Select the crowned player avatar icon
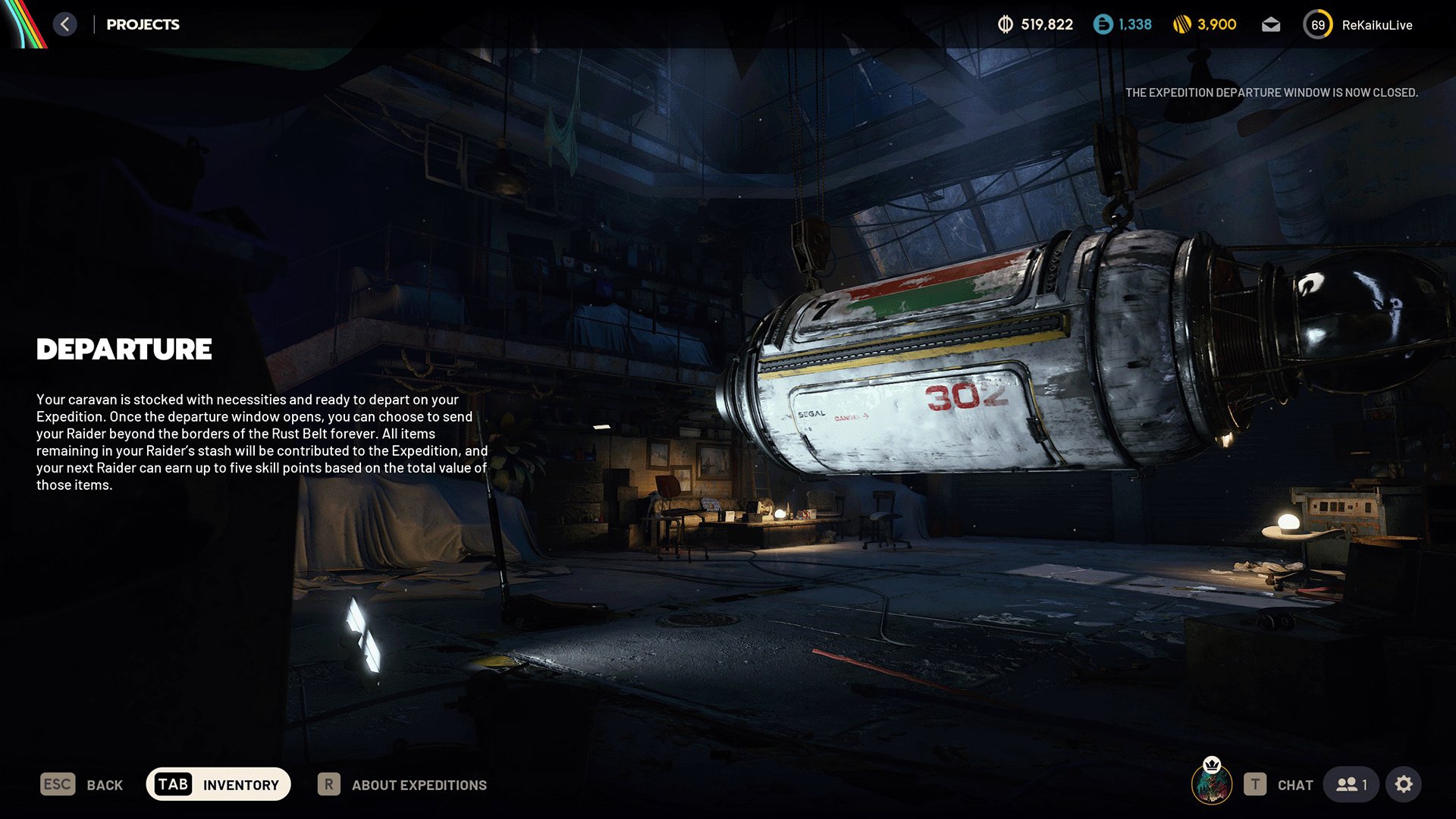Screen dimensions: 1456x819 [1212, 783]
